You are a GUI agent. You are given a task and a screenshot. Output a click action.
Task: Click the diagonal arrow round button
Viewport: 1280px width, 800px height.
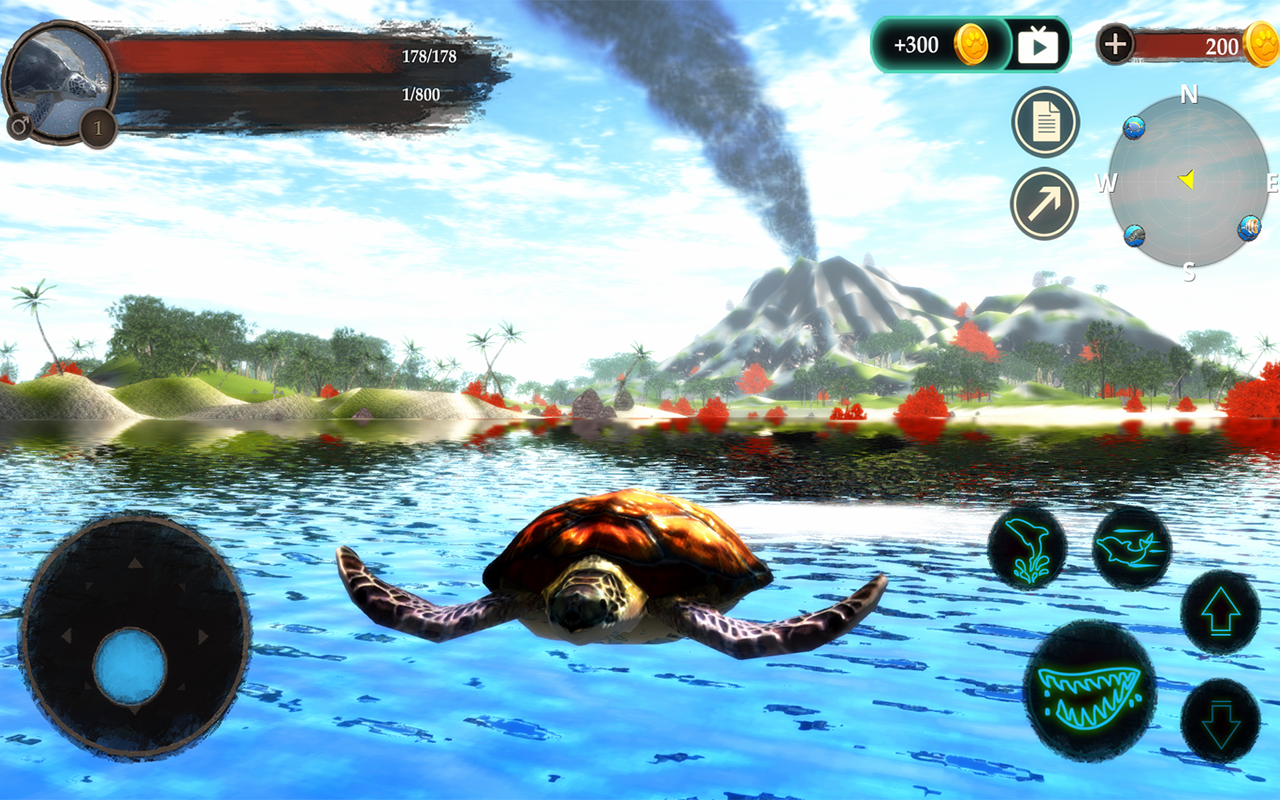coord(1045,204)
